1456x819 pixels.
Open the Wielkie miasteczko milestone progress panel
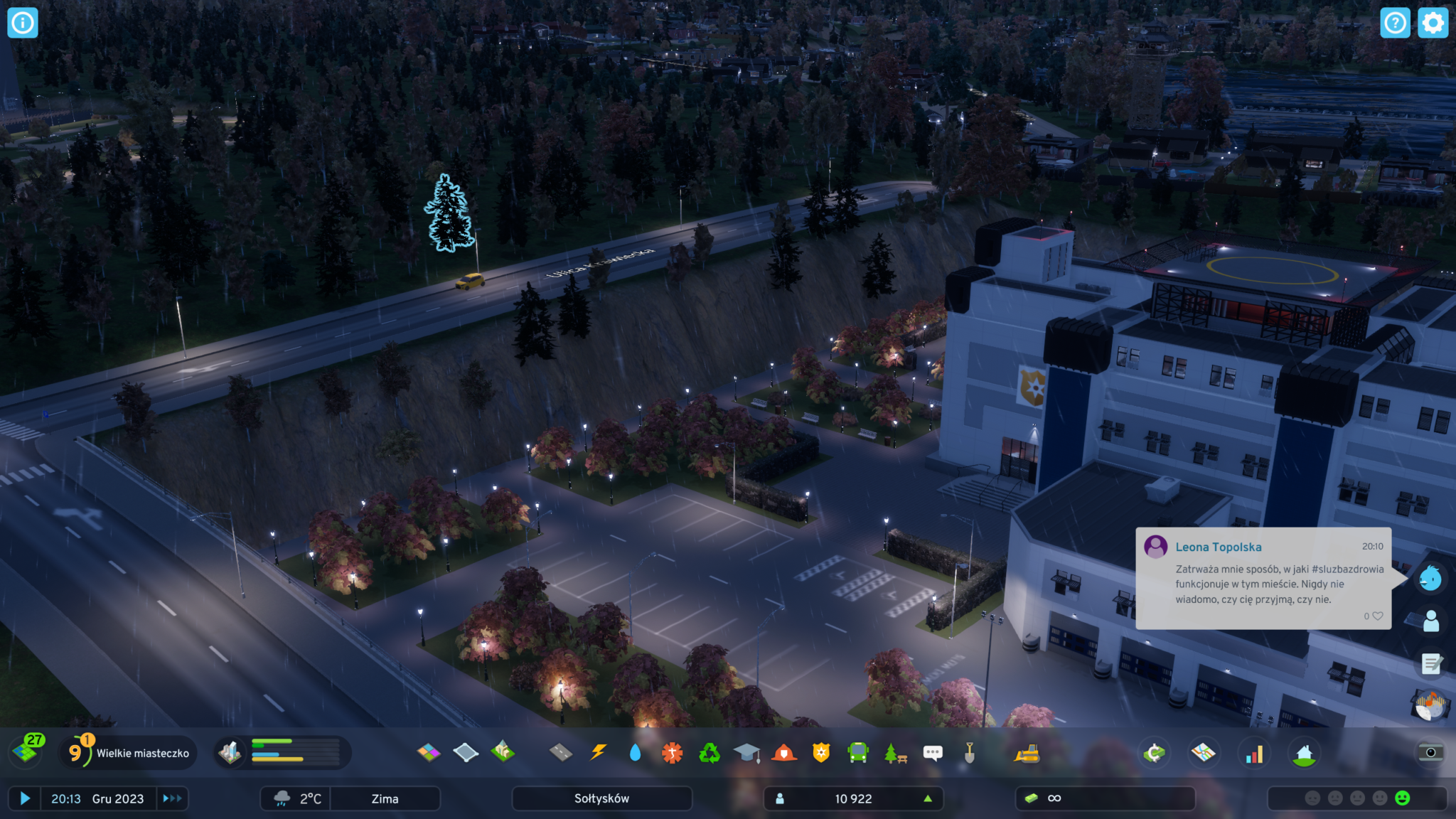click(128, 753)
